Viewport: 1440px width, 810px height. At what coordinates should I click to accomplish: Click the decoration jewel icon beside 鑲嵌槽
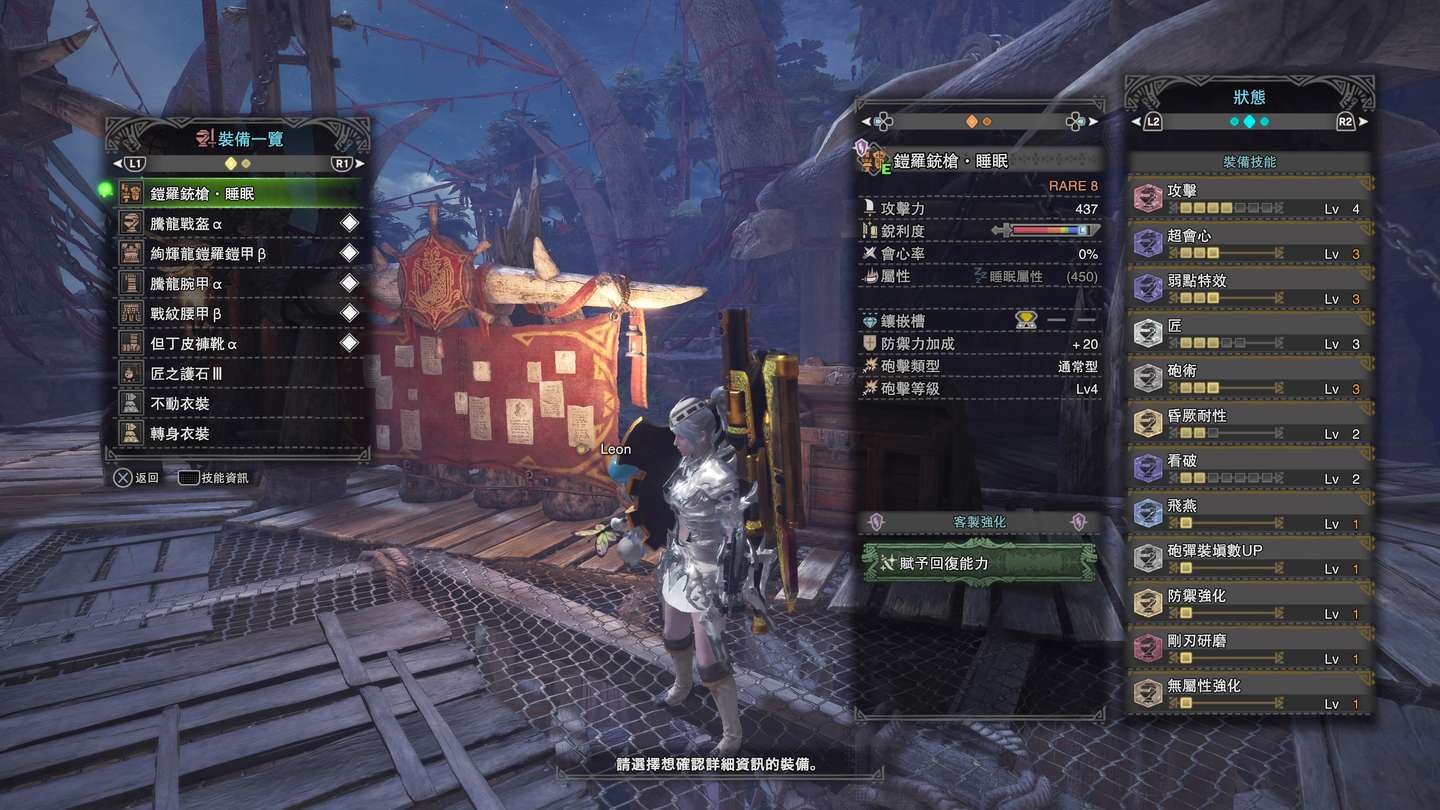1027,322
